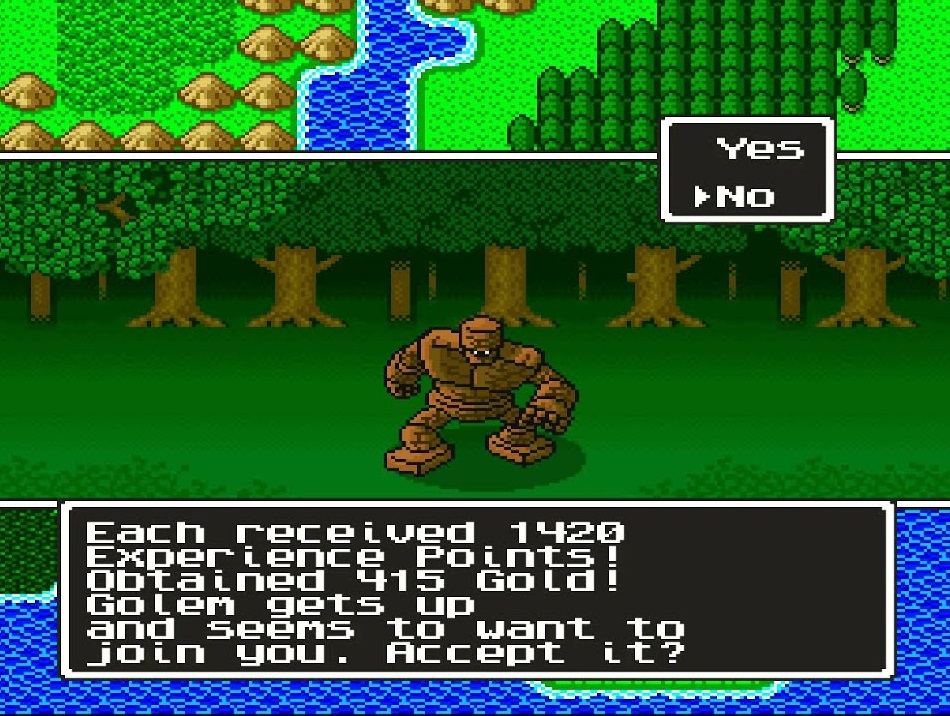Choose Yes to accept the Golem
This screenshot has height=716, width=950.
click(x=759, y=150)
